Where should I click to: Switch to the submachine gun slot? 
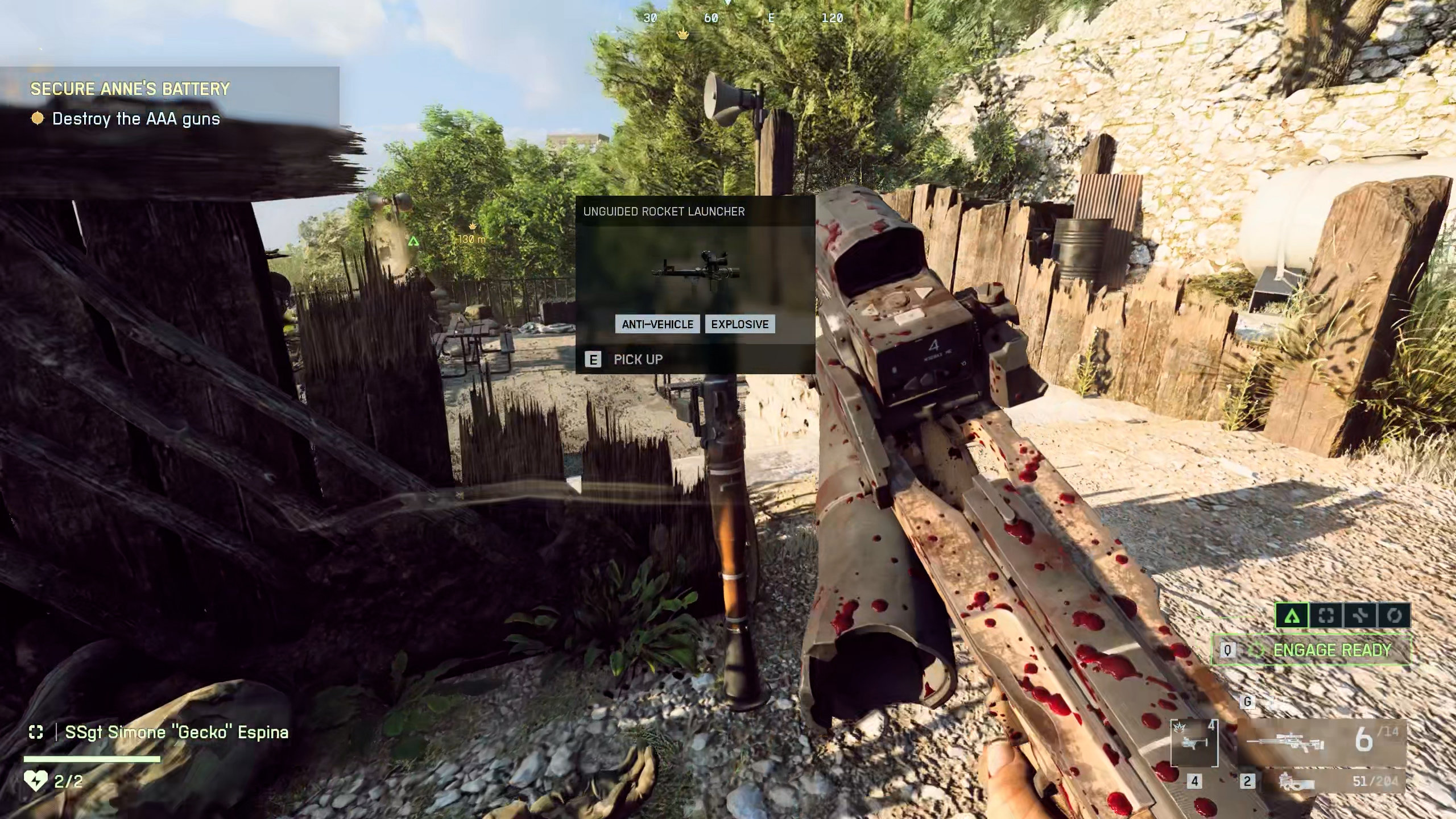[x=1296, y=782]
